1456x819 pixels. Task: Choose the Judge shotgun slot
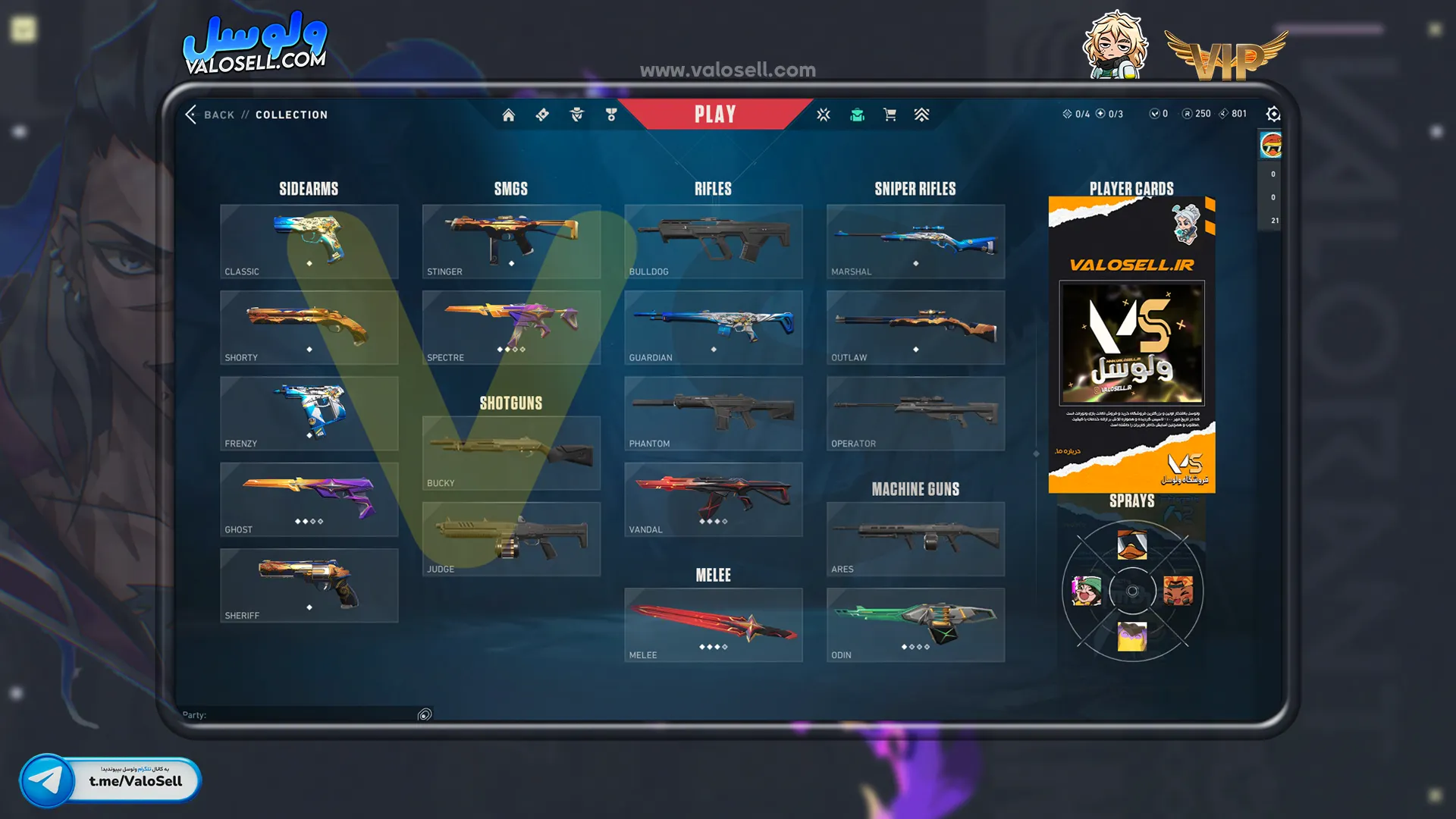[511, 538]
